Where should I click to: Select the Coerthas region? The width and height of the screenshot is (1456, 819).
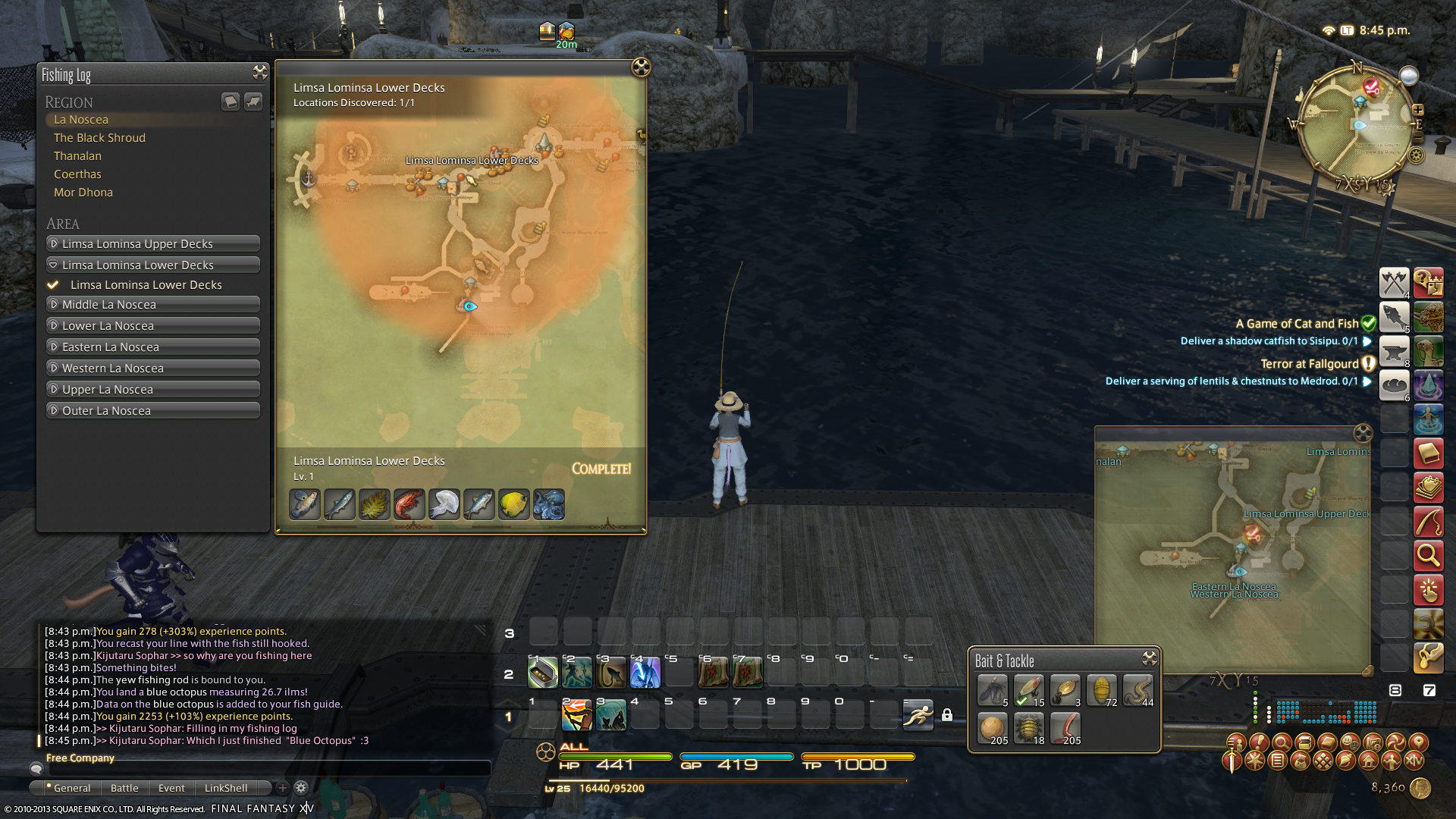pyautogui.click(x=77, y=174)
